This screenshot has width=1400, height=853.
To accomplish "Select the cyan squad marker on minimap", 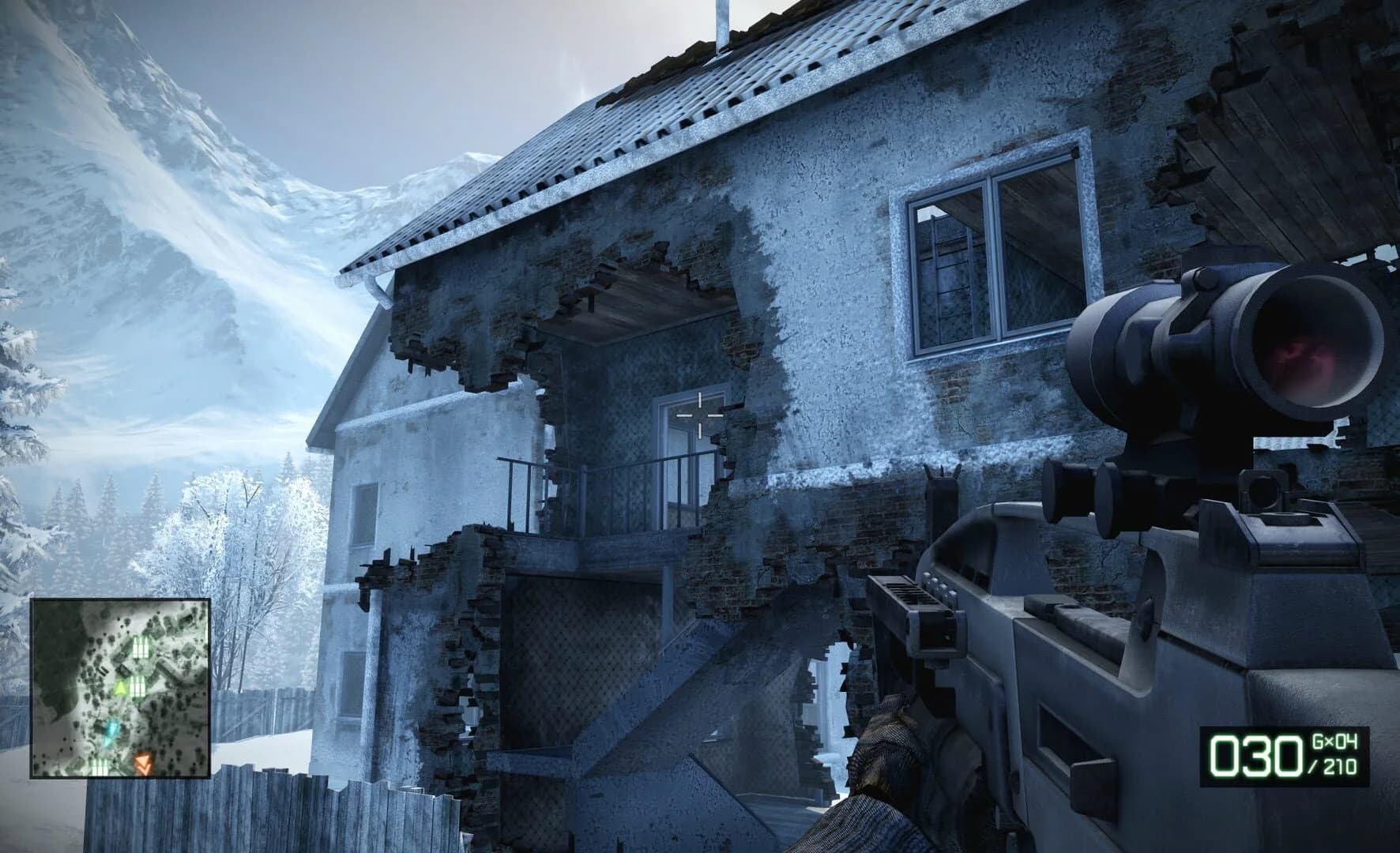I will coord(112,731).
